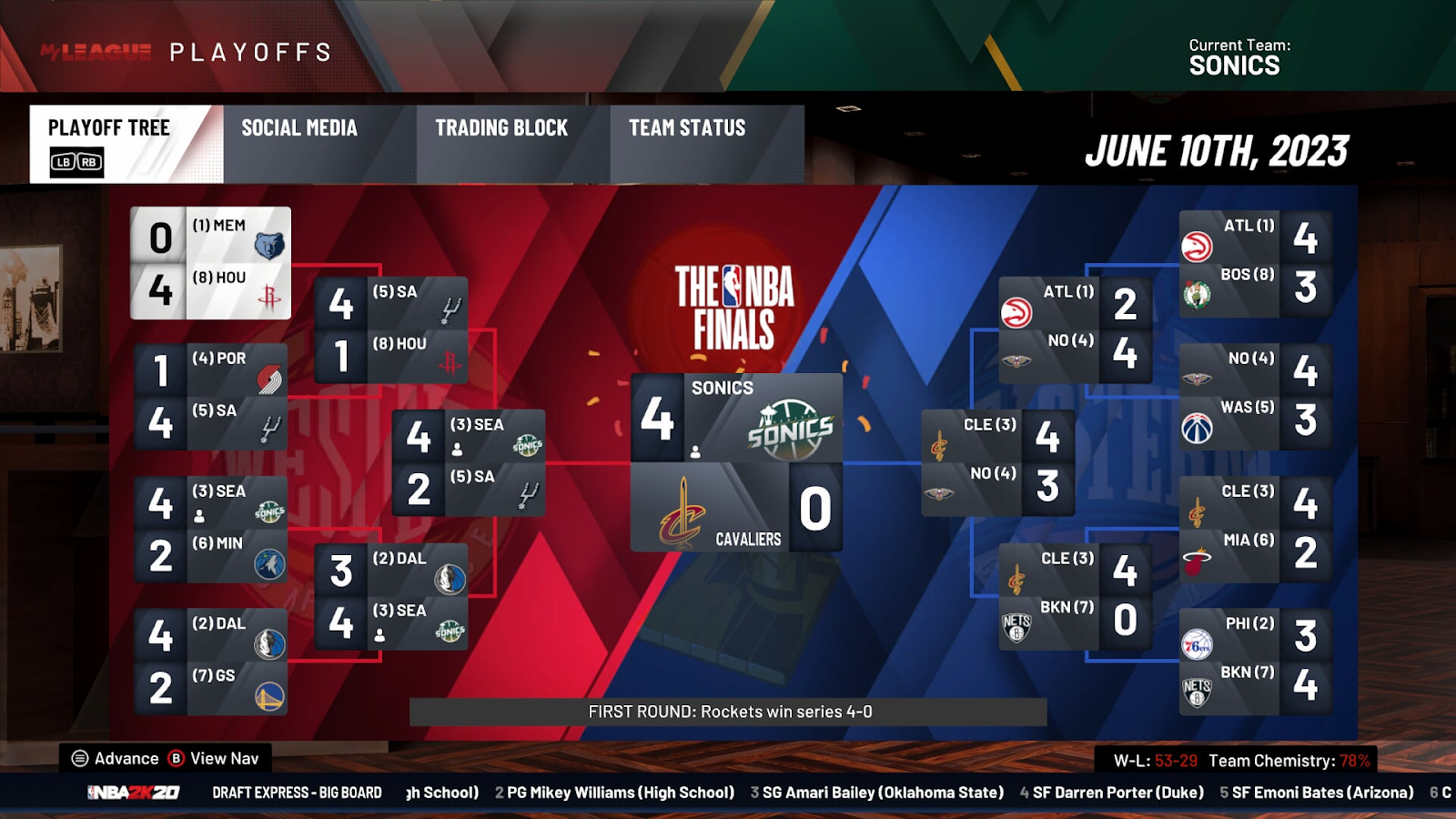Select the New Orleans vs Washington series

[x=1256, y=397]
